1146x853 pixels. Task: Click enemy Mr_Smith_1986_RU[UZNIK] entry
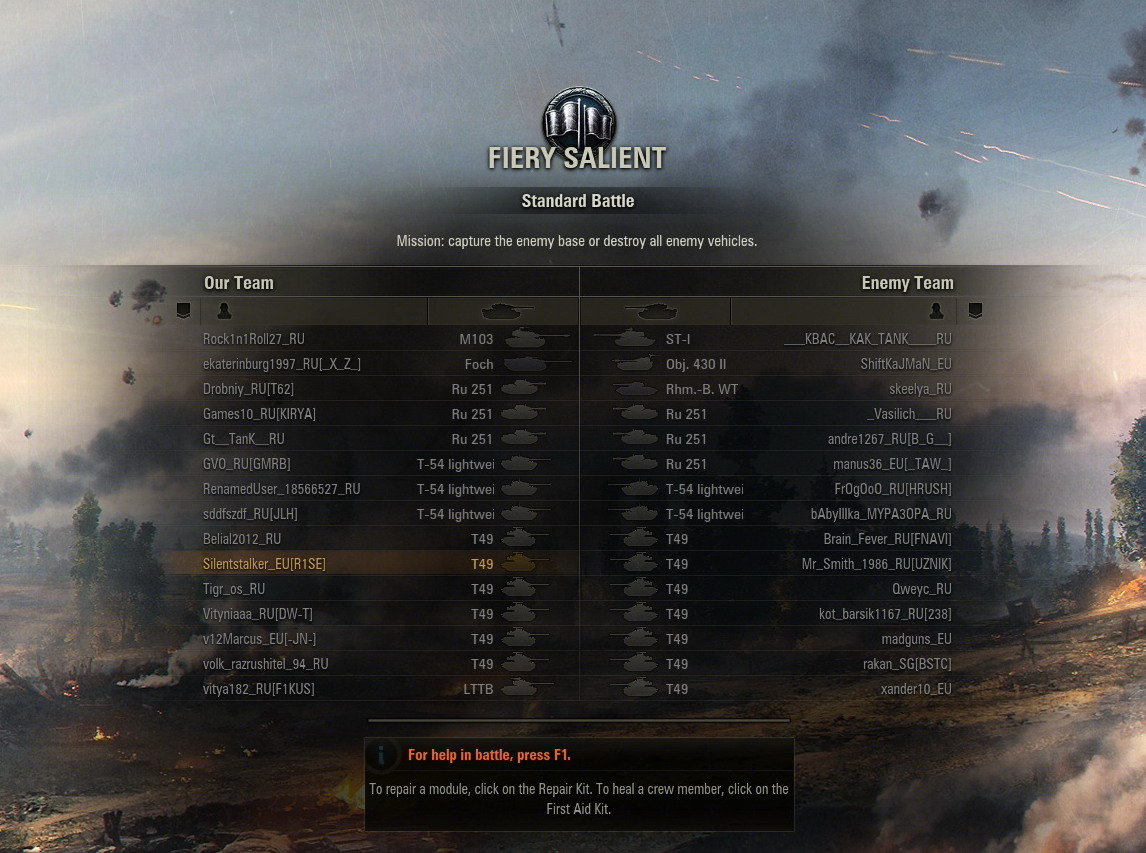pyautogui.click(x=876, y=564)
